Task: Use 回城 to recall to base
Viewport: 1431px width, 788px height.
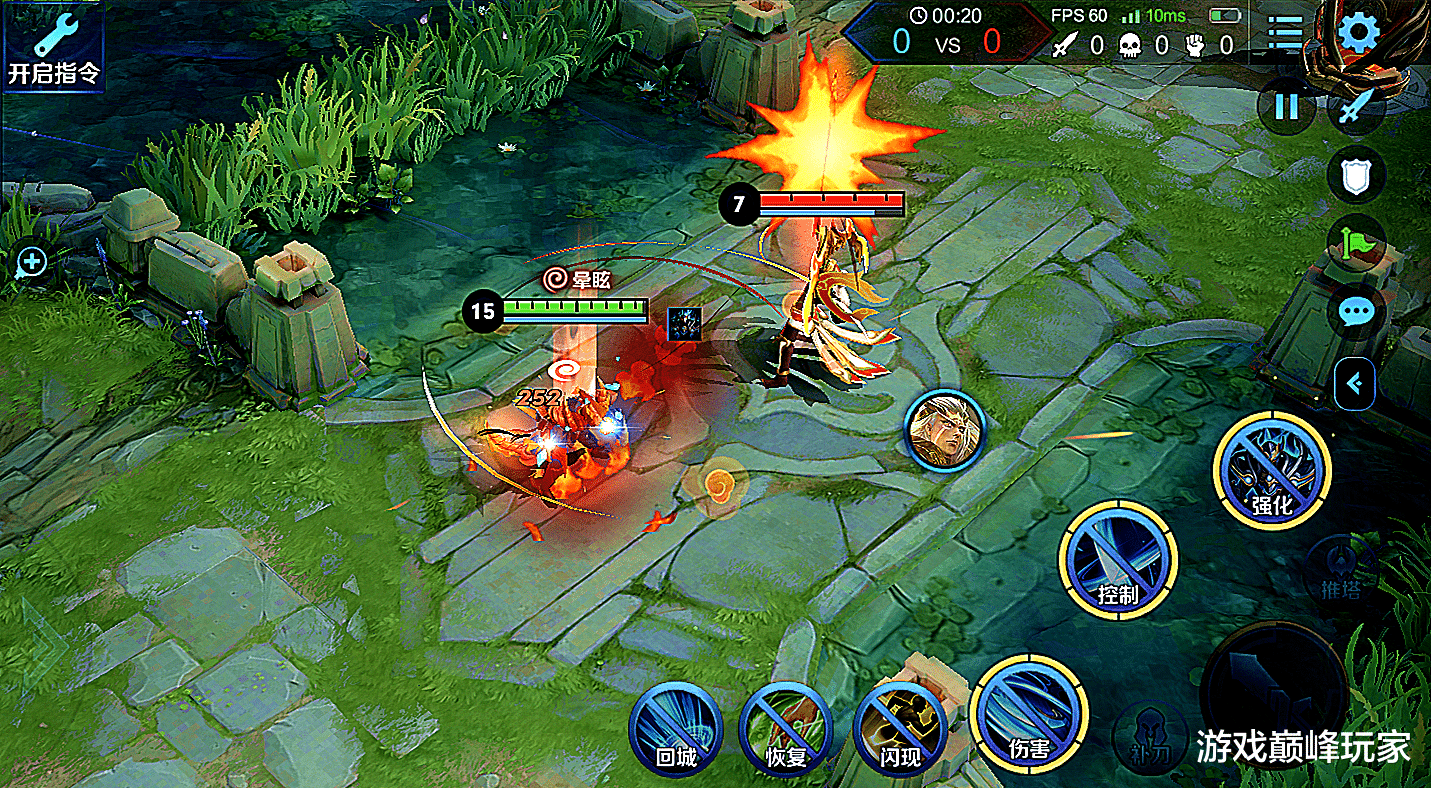Action: pyautogui.click(x=675, y=728)
